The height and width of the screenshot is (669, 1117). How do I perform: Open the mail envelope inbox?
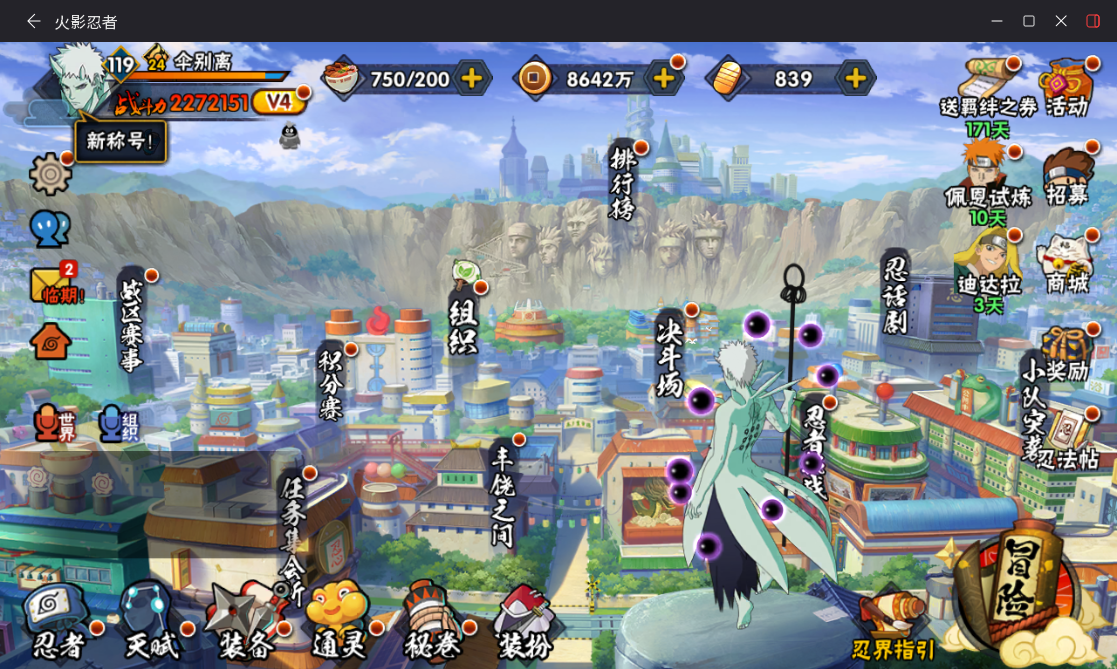[52, 284]
